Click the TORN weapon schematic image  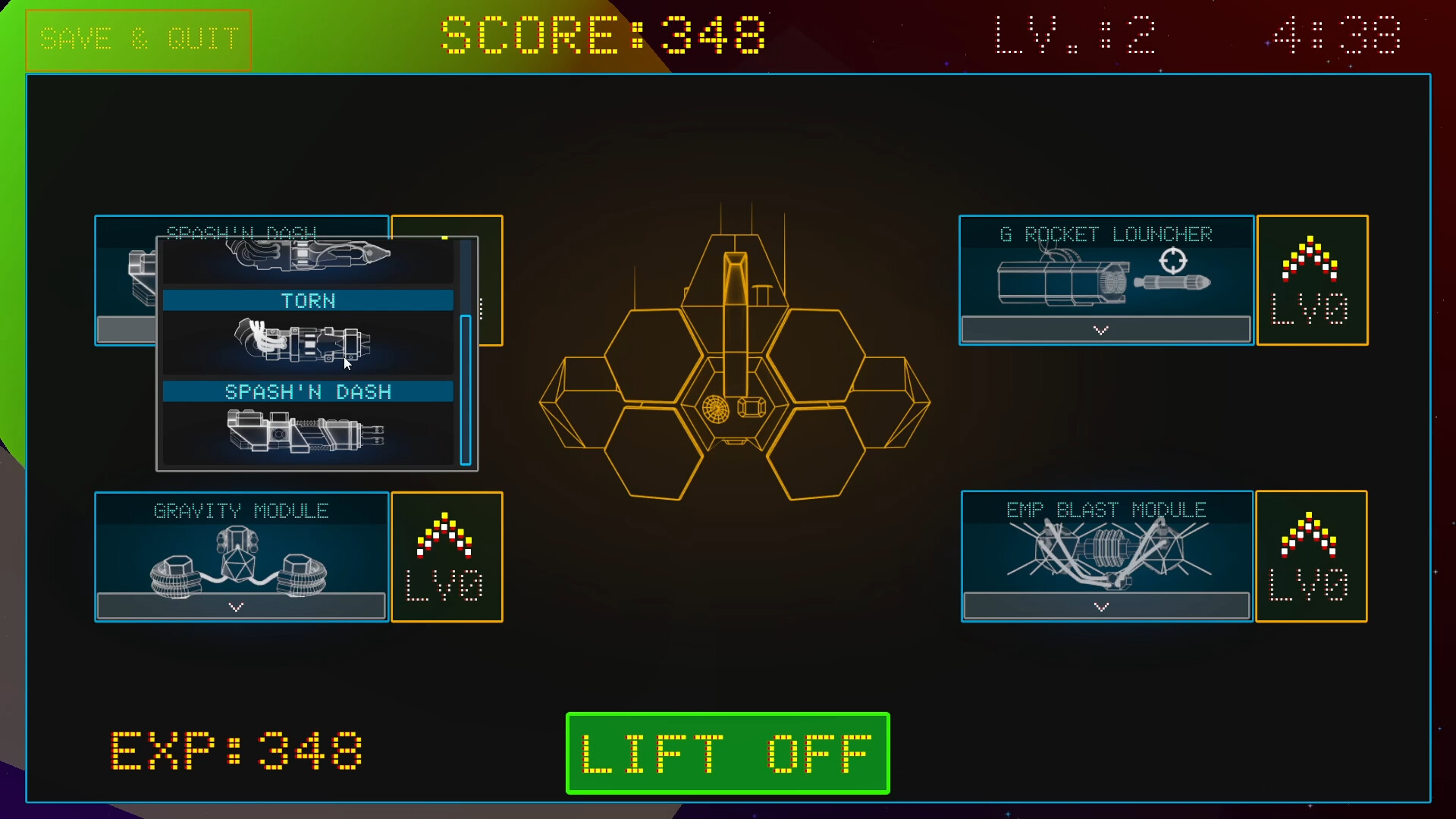point(303,341)
